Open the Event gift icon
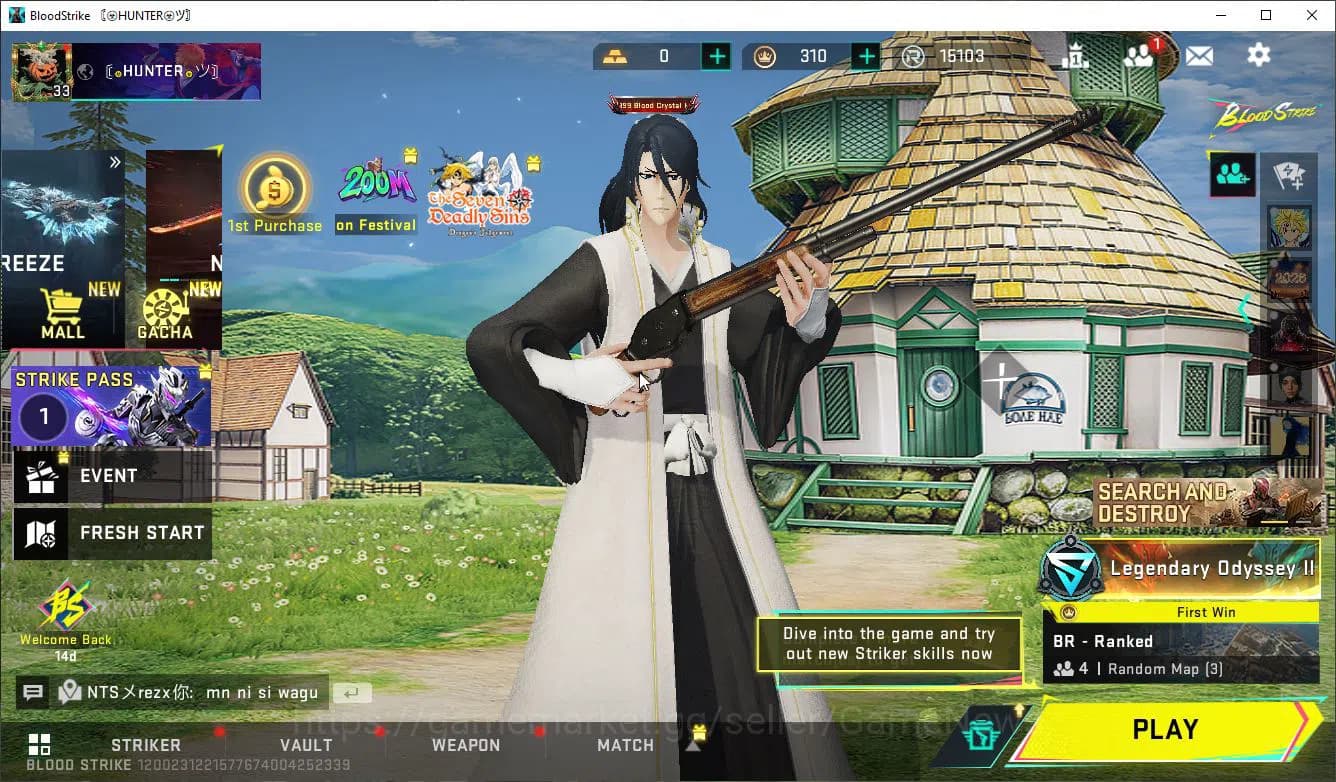The width and height of the screenshot is (1336, 782). pos(42,475)
